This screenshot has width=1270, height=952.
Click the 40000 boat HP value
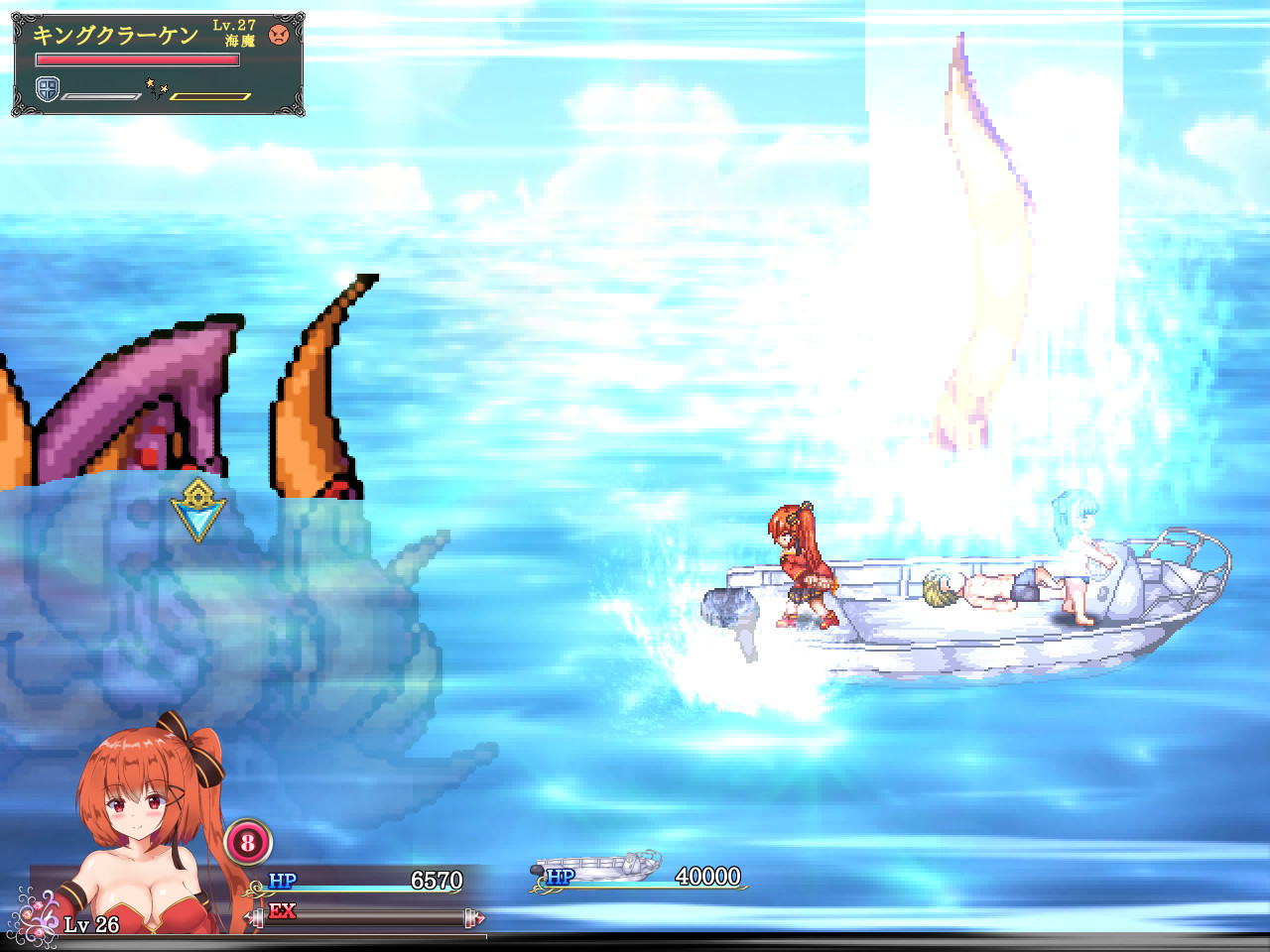point(706,877)
